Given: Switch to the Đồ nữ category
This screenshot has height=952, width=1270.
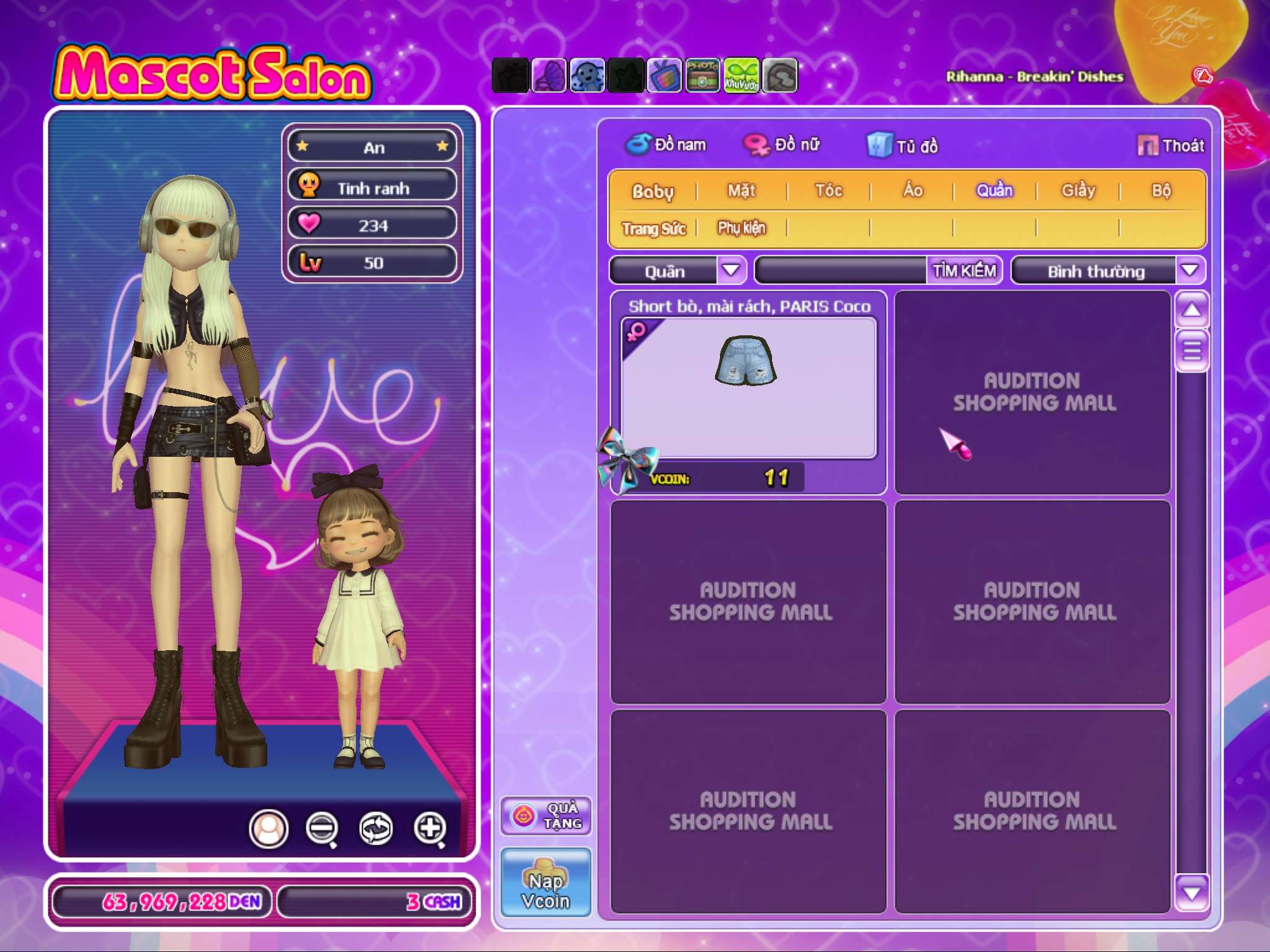Looking at the screenshot, I should 783,145.
